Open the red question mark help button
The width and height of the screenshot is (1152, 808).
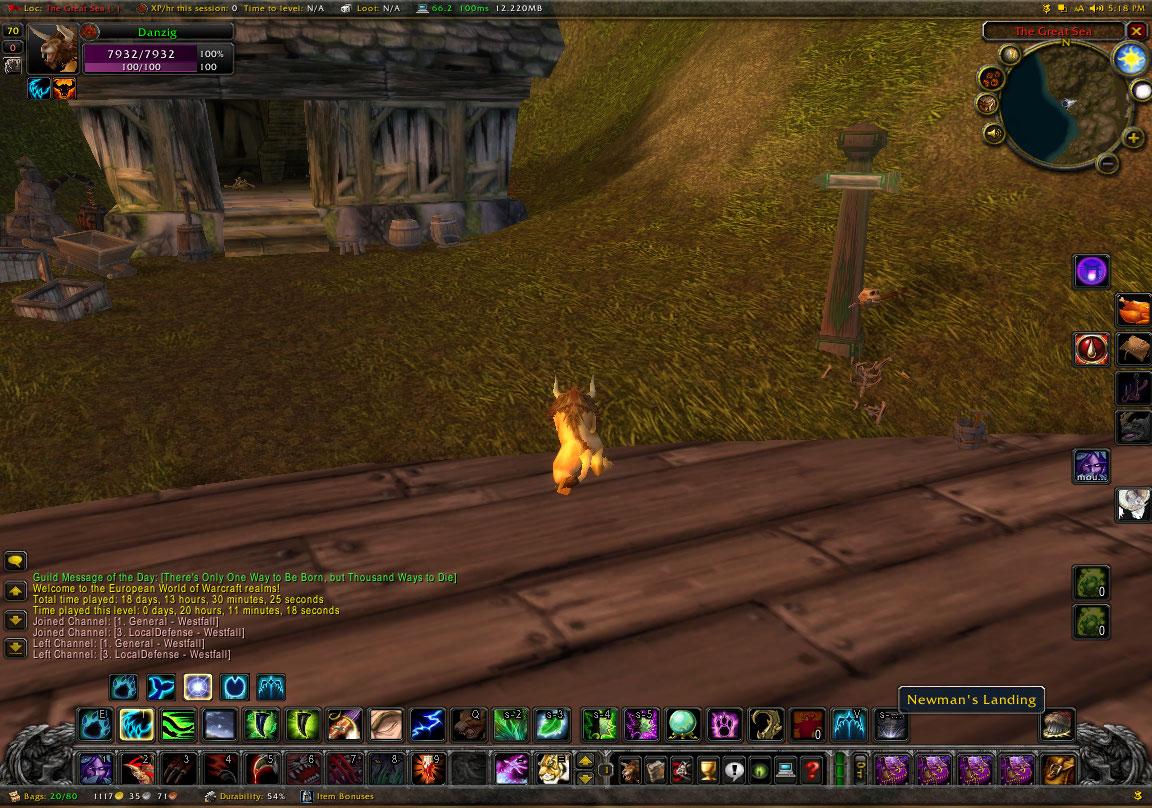pyautogui.click(x=812, y=770)
